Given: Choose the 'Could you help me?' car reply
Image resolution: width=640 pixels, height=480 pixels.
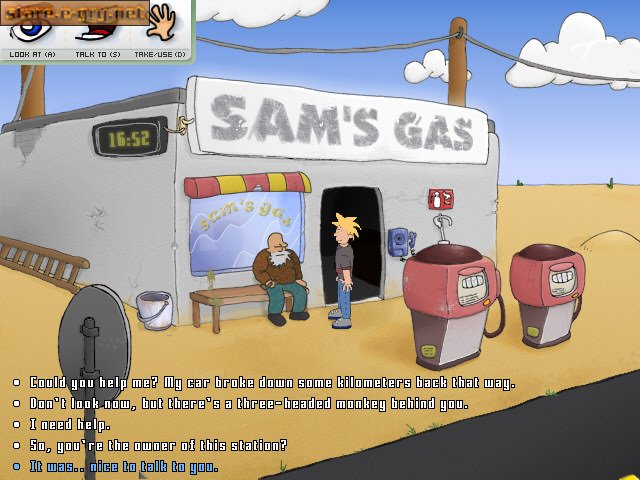Looking at the screenshot, I should pos(272,383).
